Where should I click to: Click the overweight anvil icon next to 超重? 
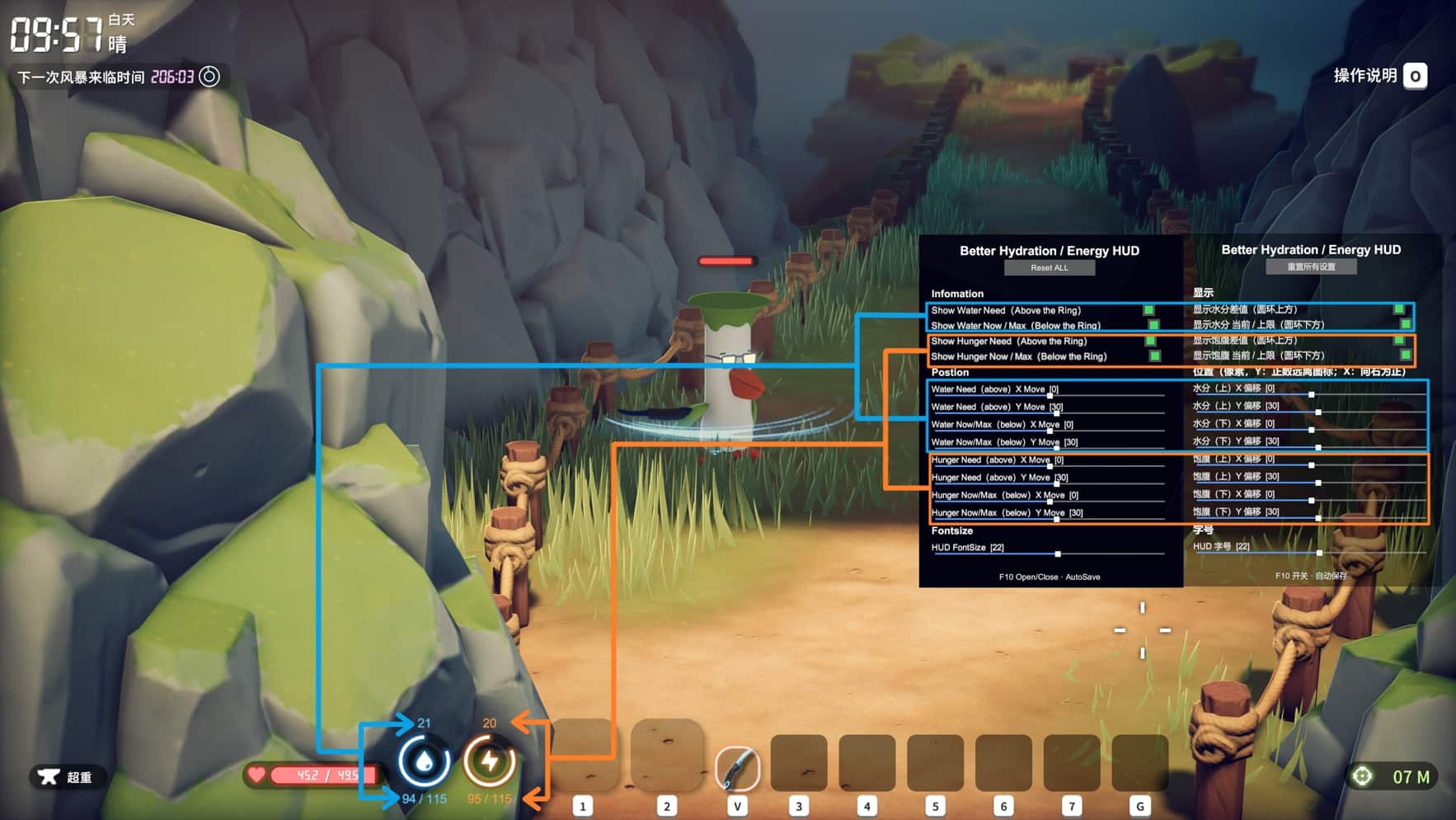click(47, 776)
